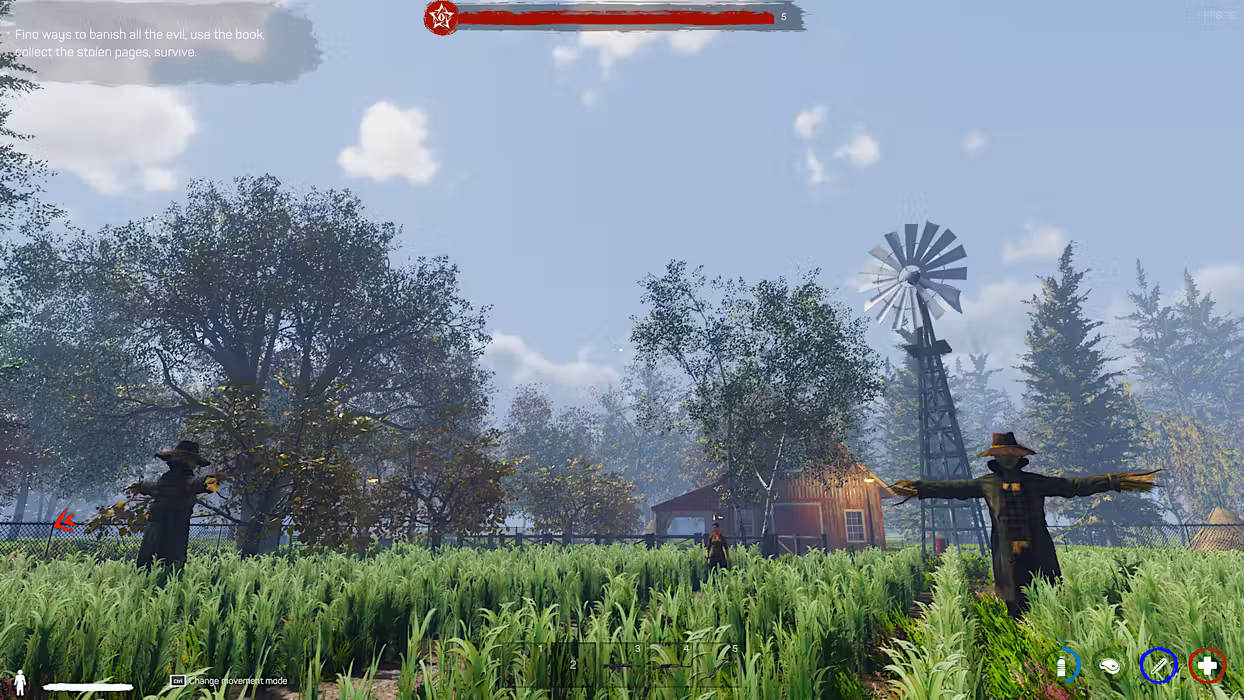Select hotbar slot 3 weapon
Image resolution: width=1244 pixels, height=700 pixels.
(620, 665)
